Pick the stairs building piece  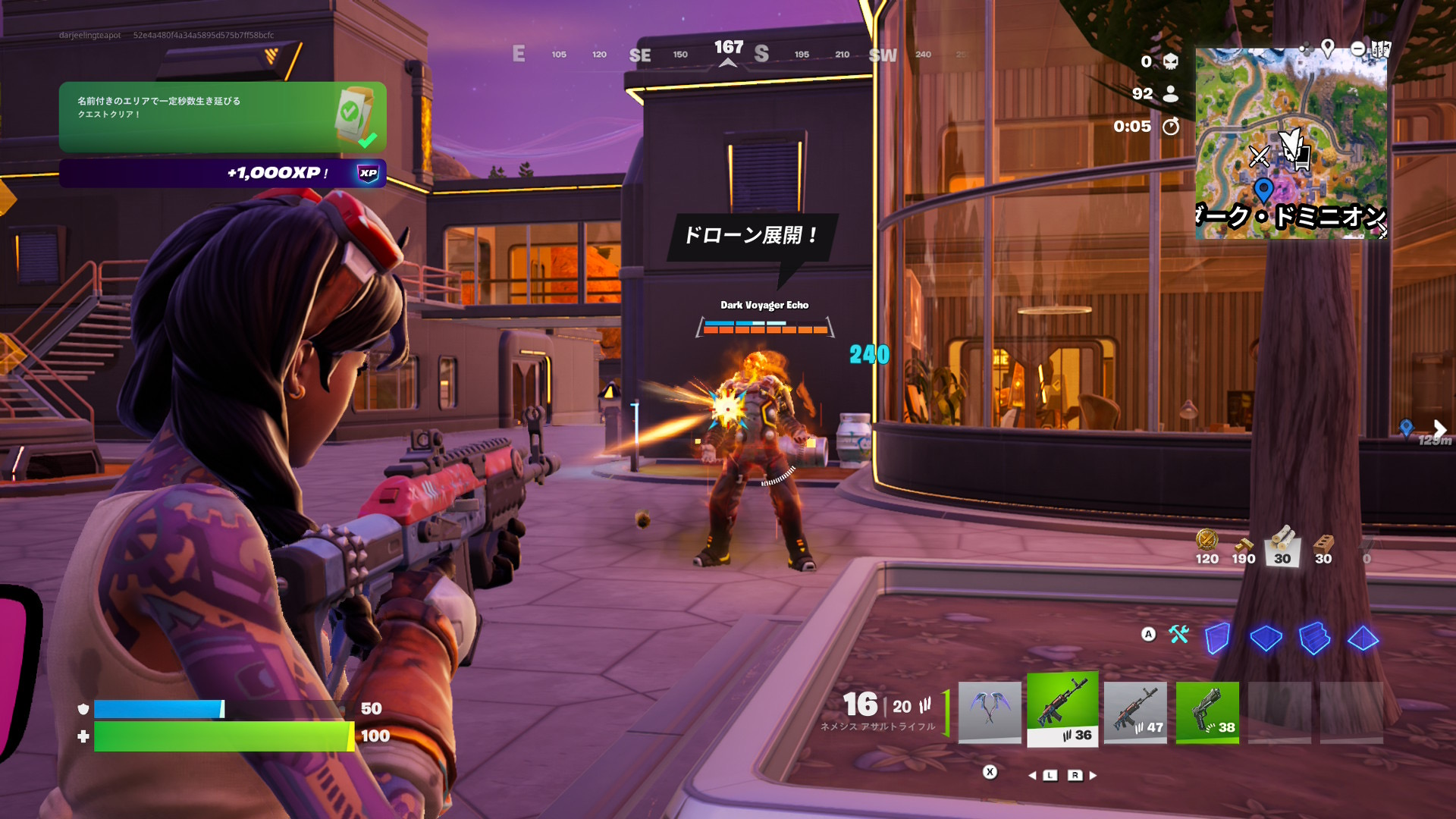(x=1314, y=638)
